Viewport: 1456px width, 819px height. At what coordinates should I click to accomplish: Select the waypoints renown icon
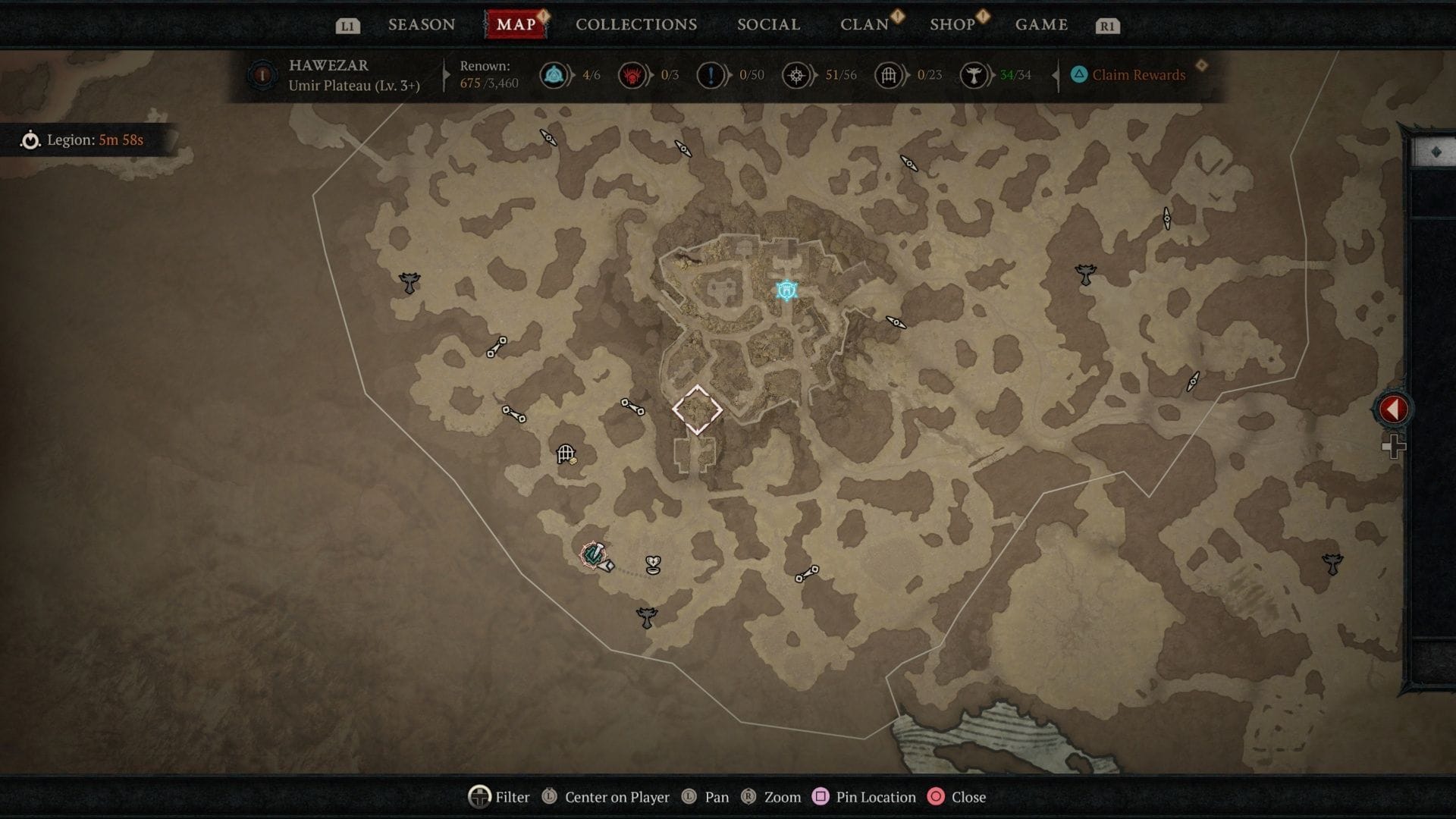554,75
